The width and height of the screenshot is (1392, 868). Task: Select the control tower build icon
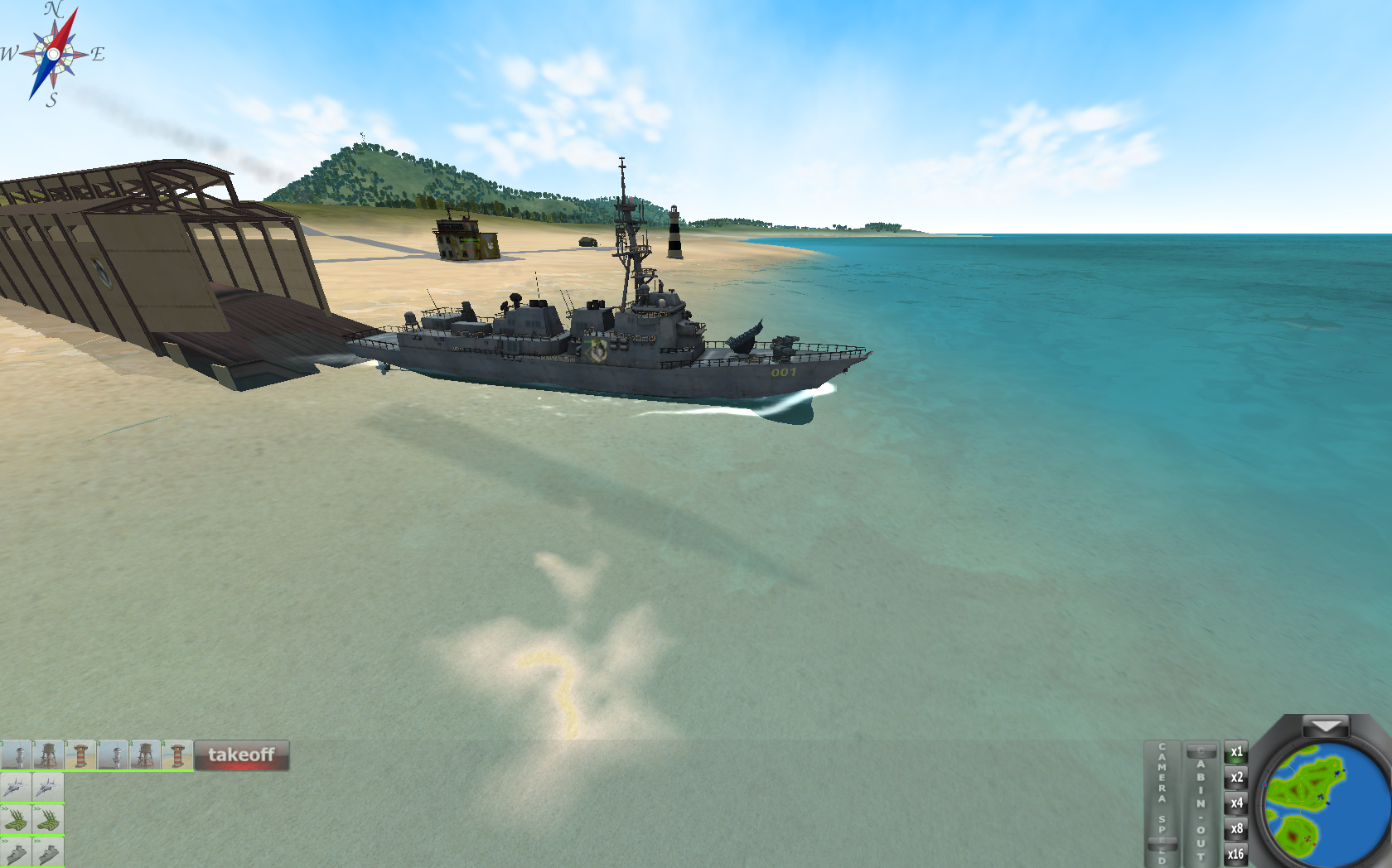click(15, 754)
